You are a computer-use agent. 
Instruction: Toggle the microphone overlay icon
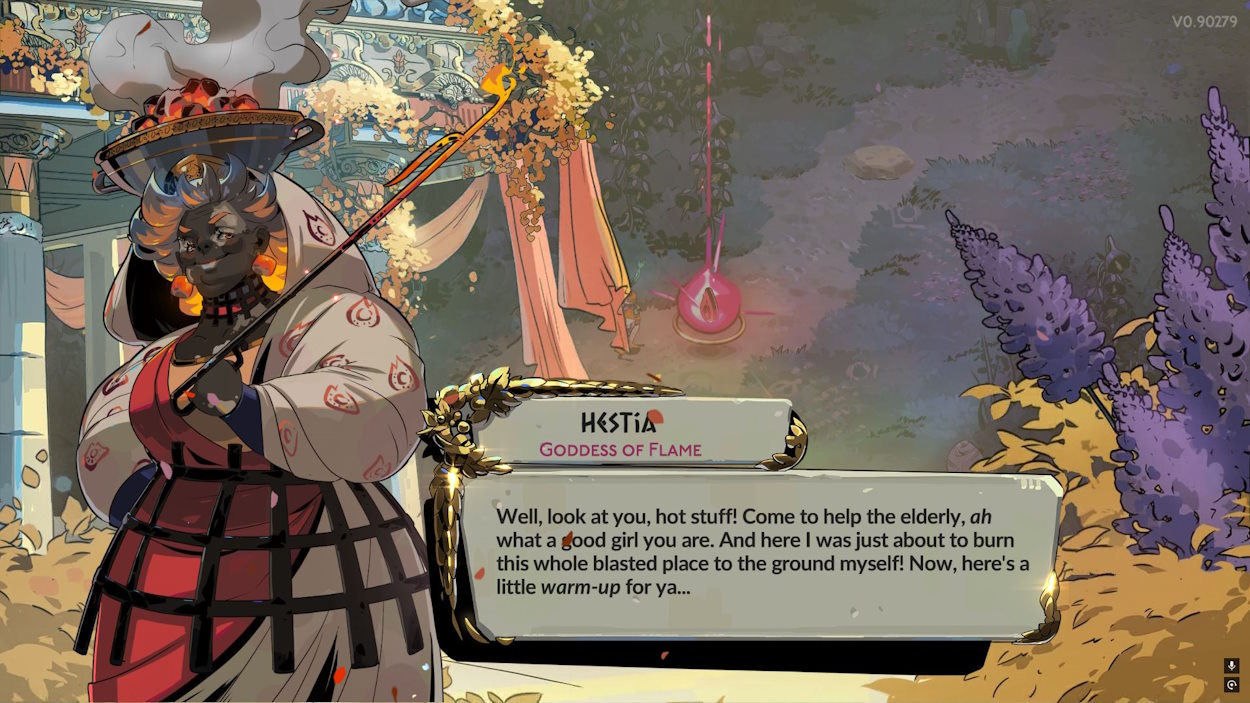[x=1231, y=666]
